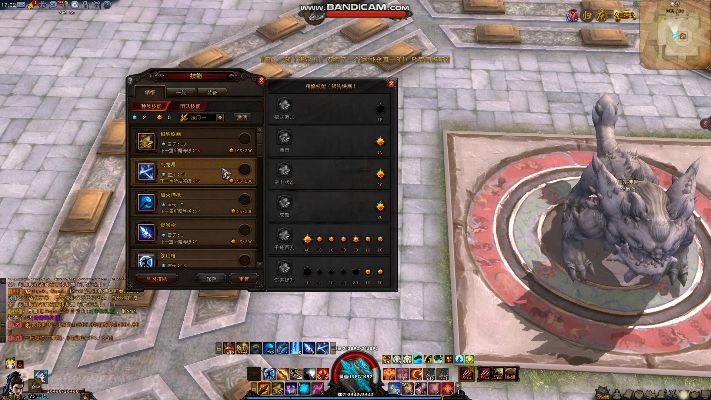Close the skill window with its red X
The height and width of the screenshot is (400, 711).
point(261,82)
